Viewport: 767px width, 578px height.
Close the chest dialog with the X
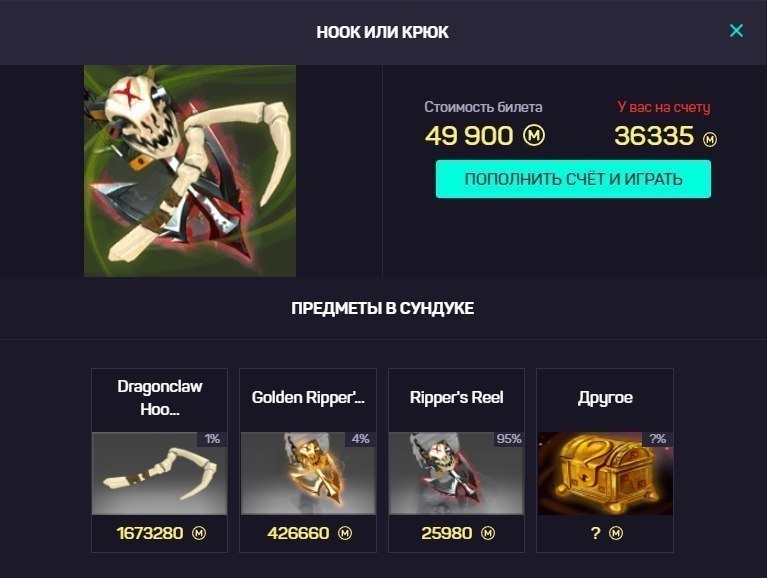point(736,31)
